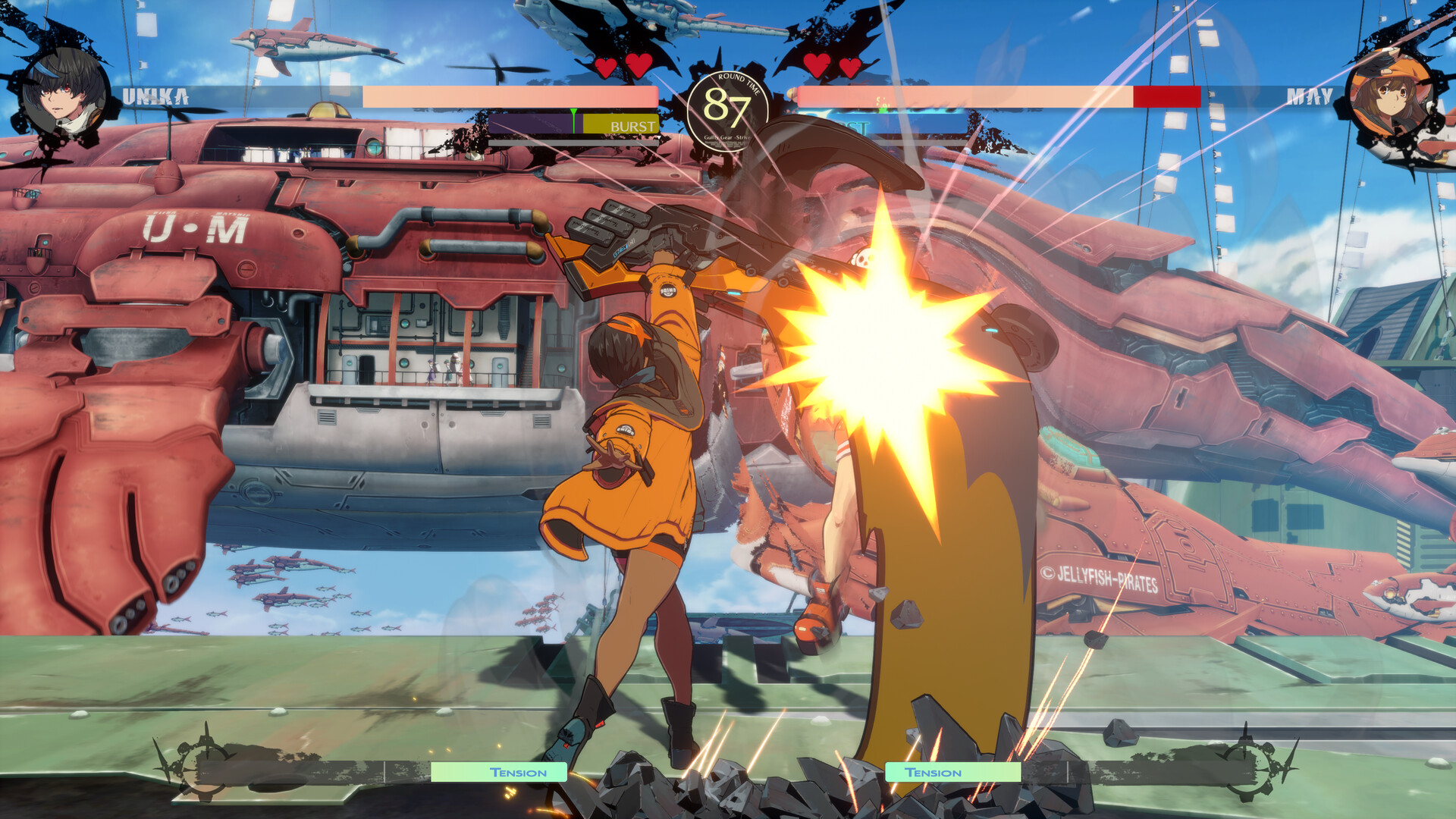The image size is (1456, 819).
Task: Expand the left Tension meter panel
Action: (499, 773)
